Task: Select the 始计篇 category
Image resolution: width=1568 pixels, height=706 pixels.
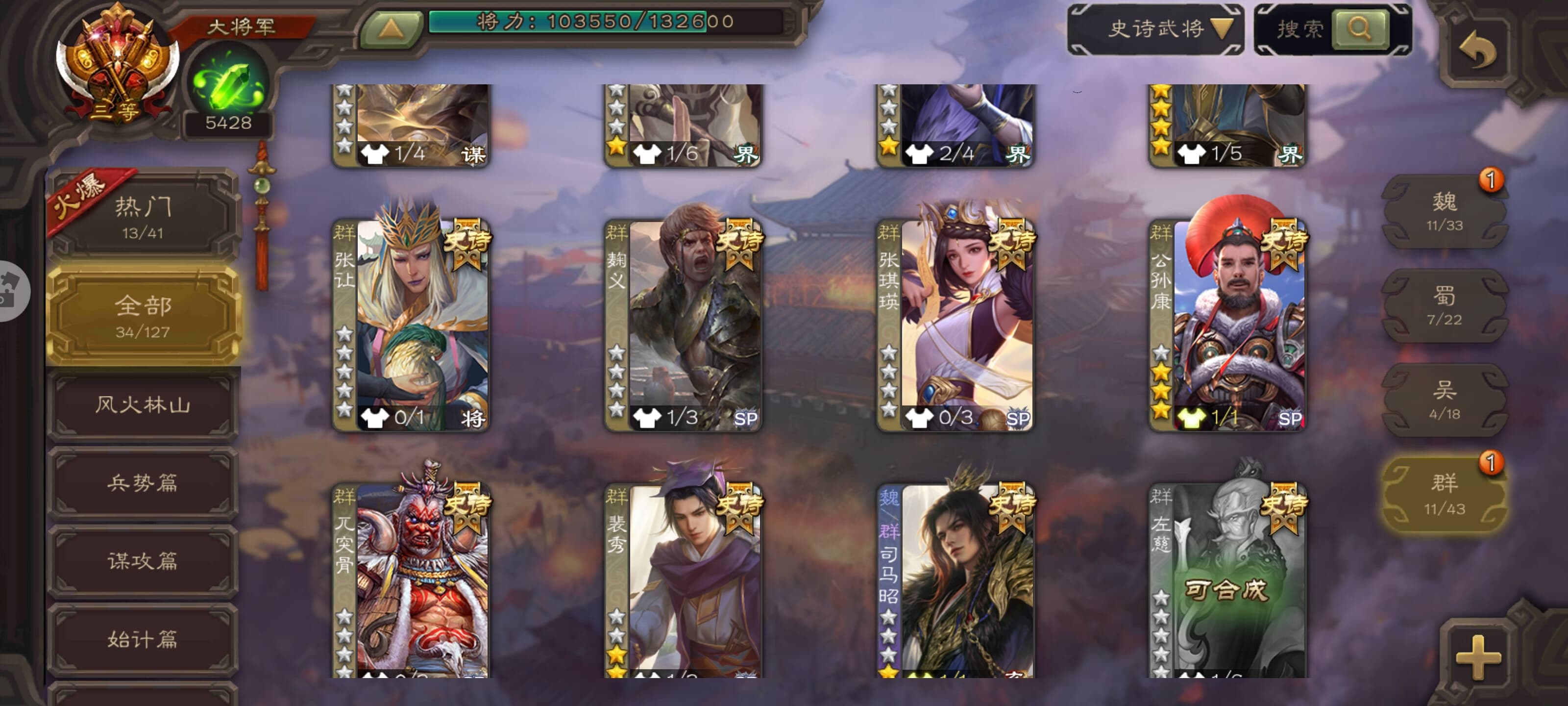Action: (x=143, y=639)
